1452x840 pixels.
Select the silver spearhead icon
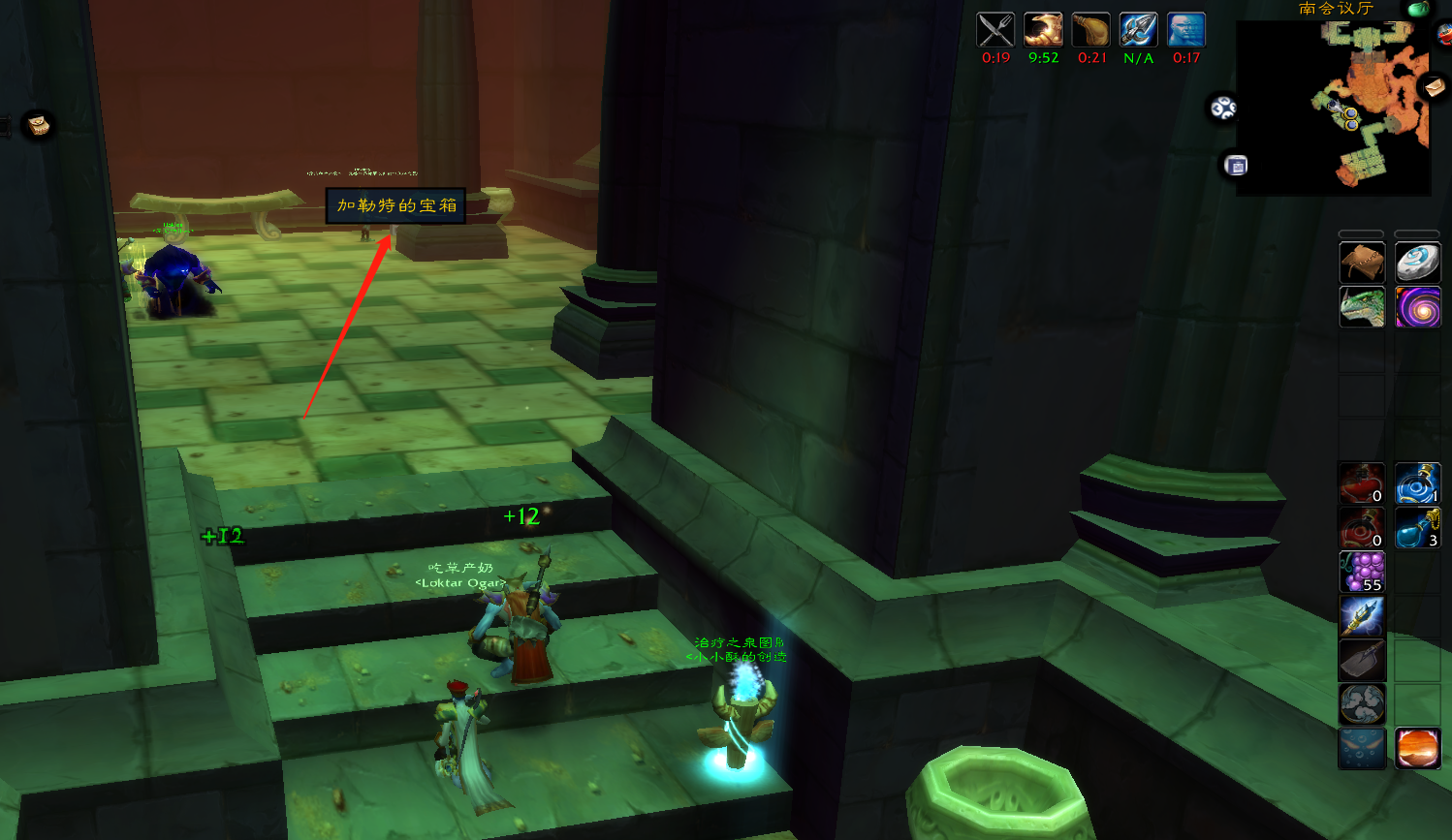click(1138, 30)
